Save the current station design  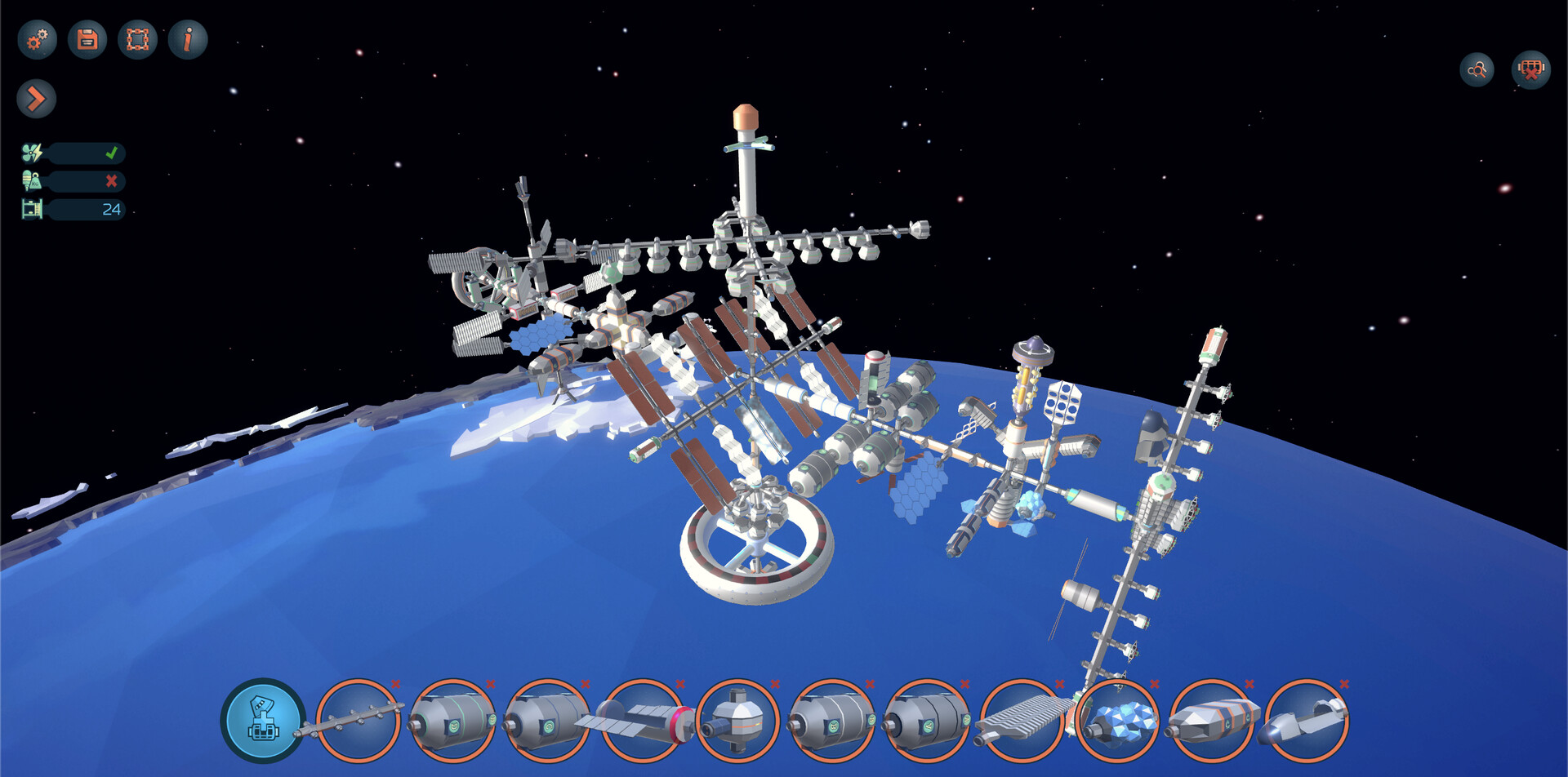87,38
